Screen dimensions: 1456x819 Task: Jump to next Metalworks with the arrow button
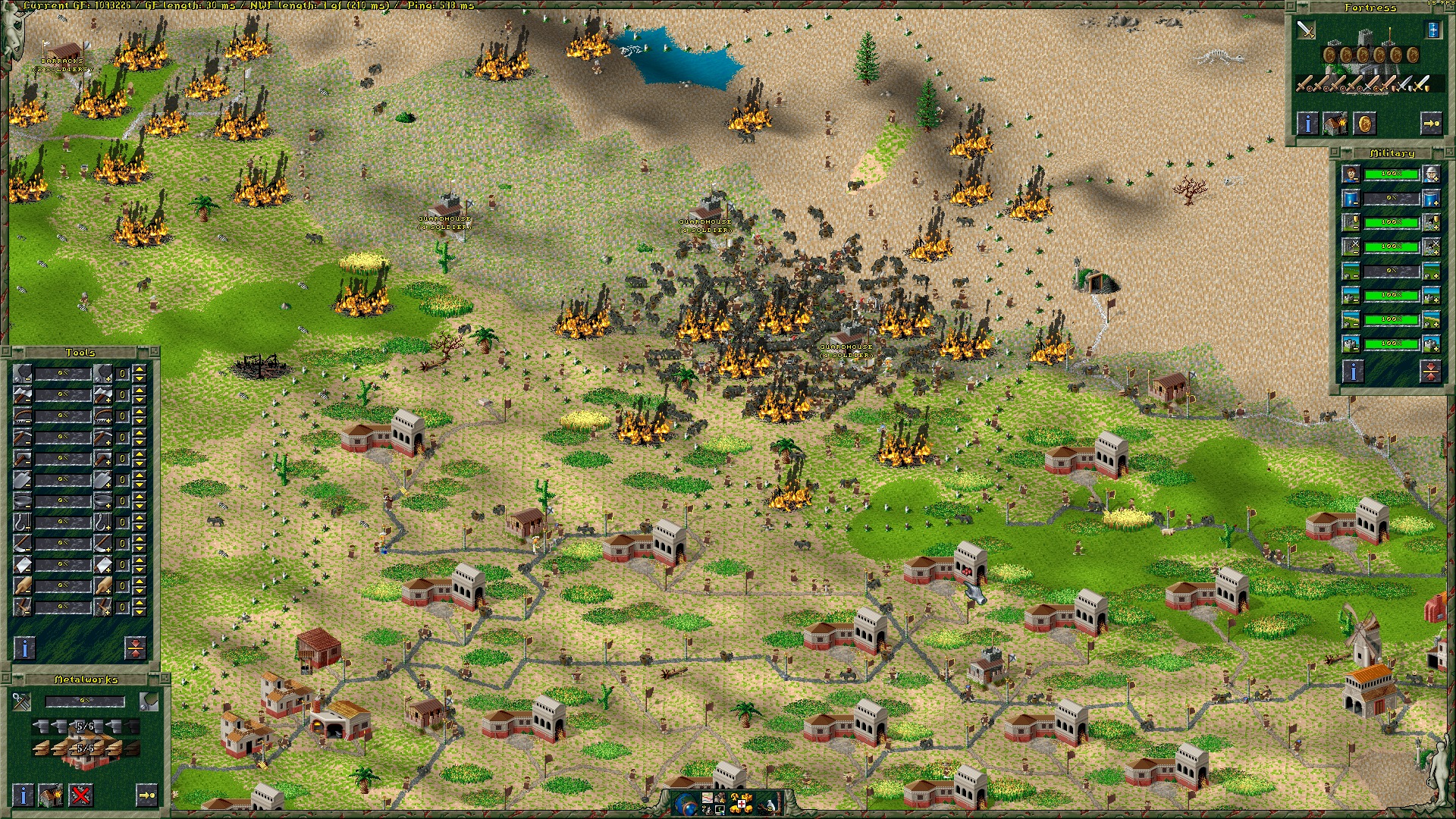[146, 795]
